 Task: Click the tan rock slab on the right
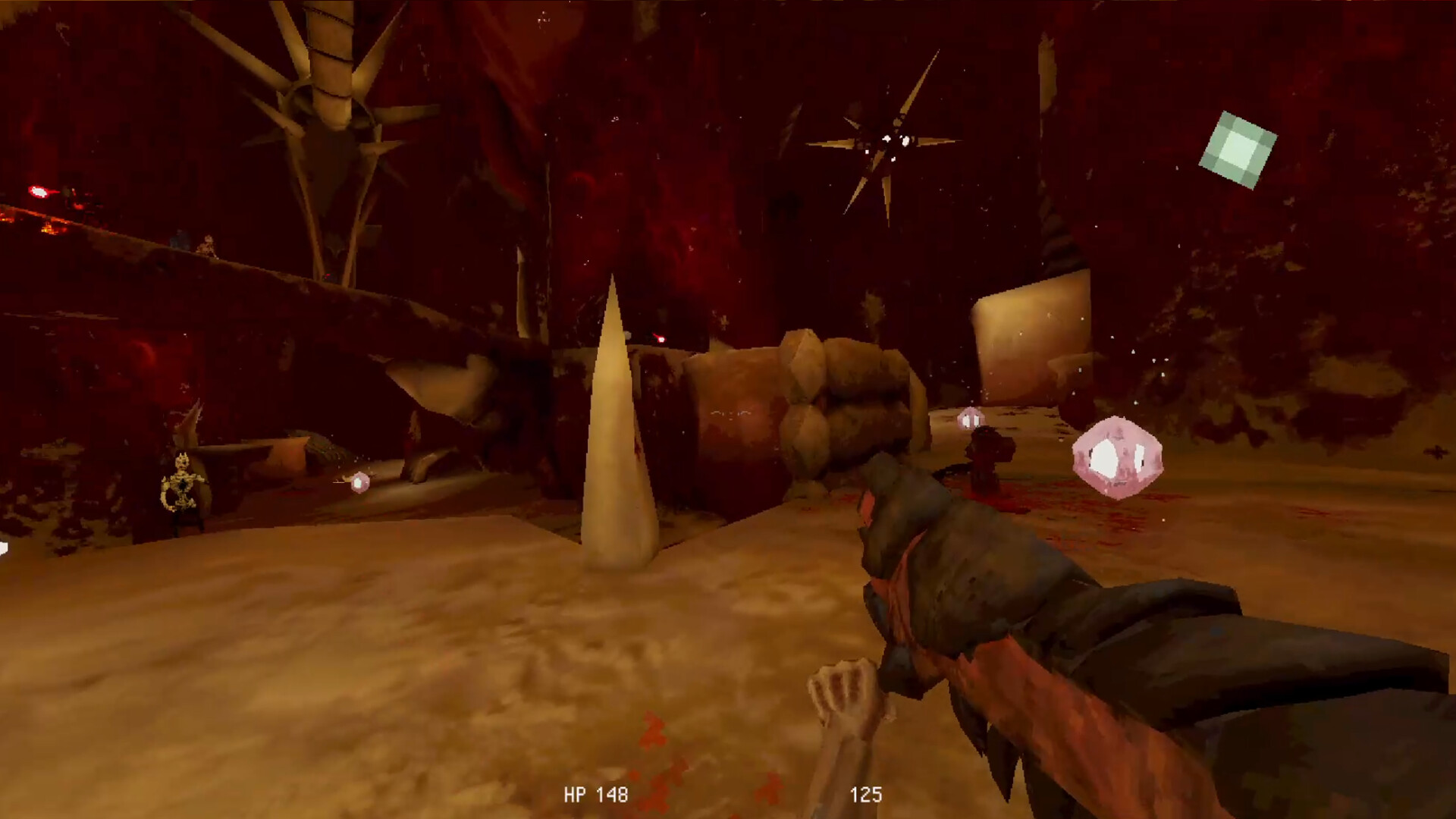[1031, 334]
